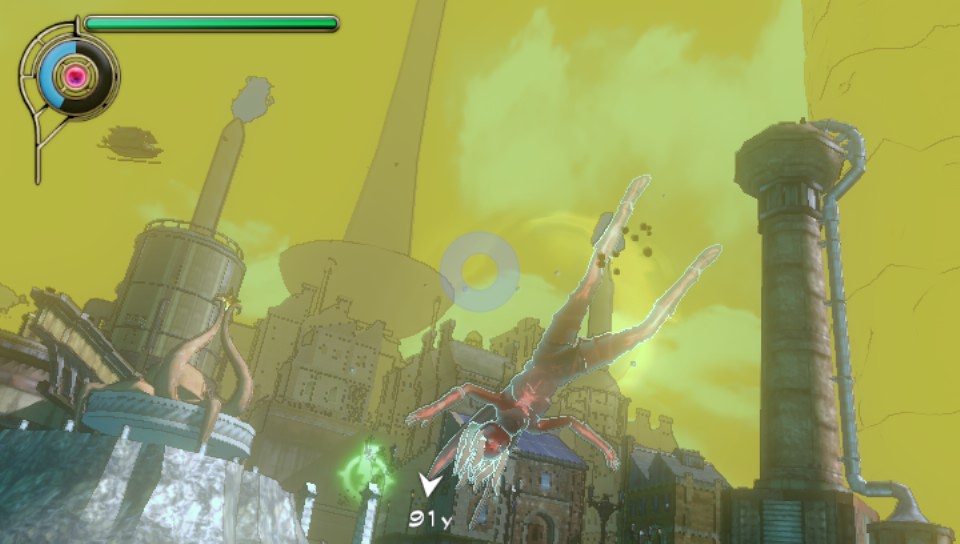Select the white waypoint arrow marker
Screen dimensions: 960x544
tap(431, 489)
